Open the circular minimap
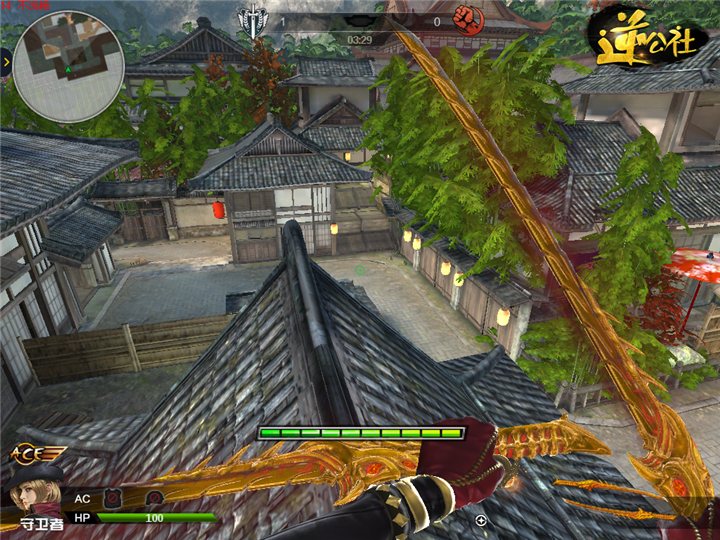This screenshot has width=720, height=540. [x=69, y=66]
